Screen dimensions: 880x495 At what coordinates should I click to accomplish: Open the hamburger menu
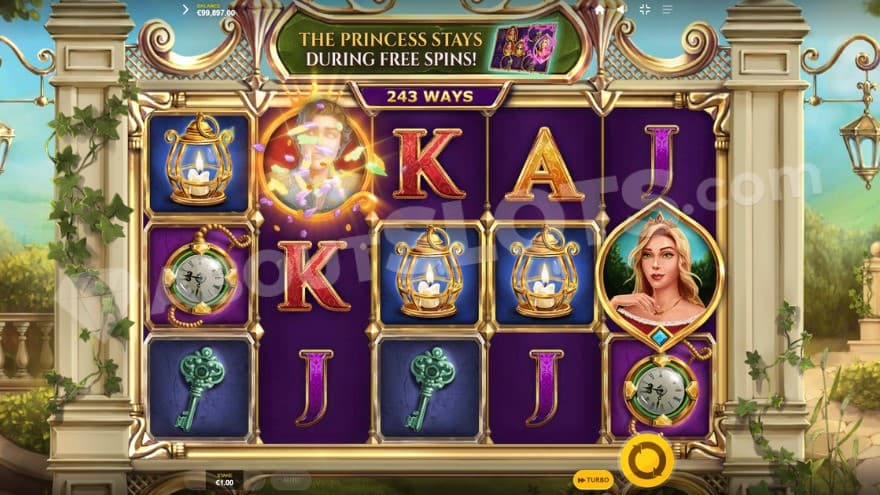pos(667,10)
